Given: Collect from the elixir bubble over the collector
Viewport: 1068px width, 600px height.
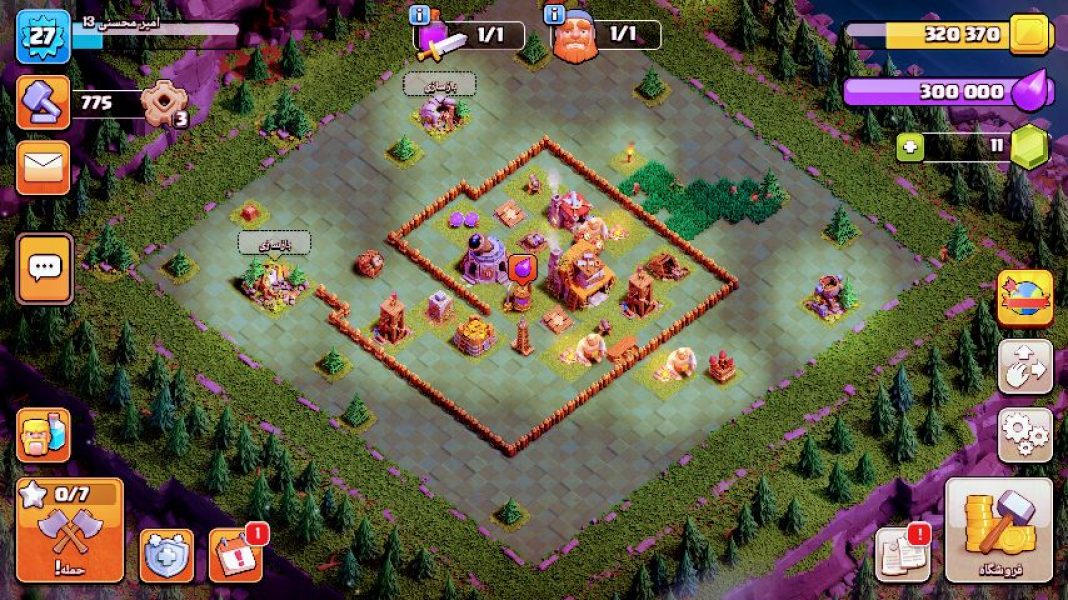Looking at the screenshot, I should (x=521, y=269).
